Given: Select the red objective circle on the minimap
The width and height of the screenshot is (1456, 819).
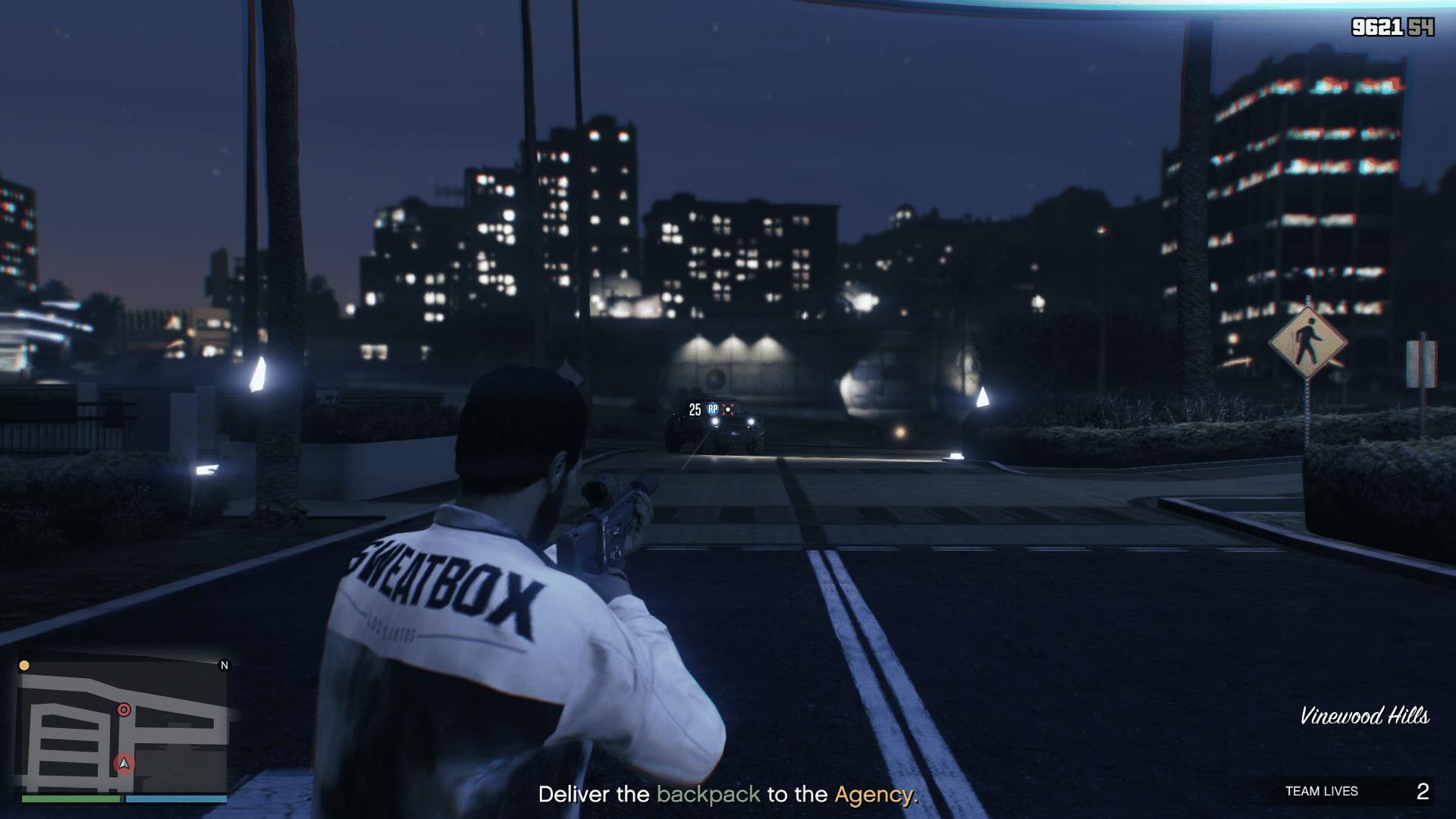Looking at the screenshot, I should pyautogui.click(x=124, y=710).
